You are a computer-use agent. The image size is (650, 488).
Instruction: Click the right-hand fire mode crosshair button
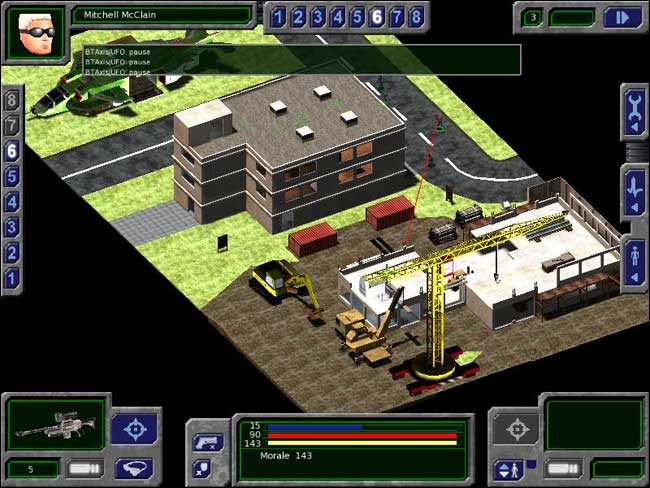pos(517,429)
